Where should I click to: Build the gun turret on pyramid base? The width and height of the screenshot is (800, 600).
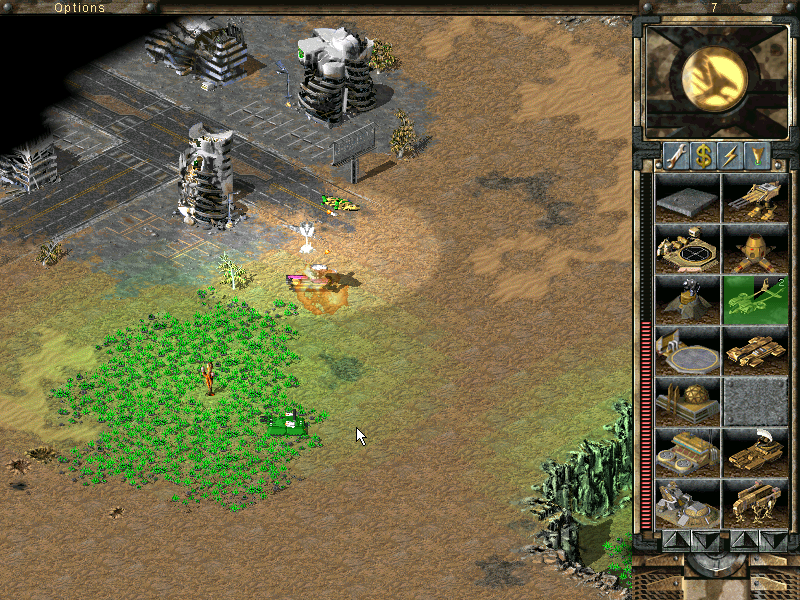pyautogui.click(x=688, y=299)
